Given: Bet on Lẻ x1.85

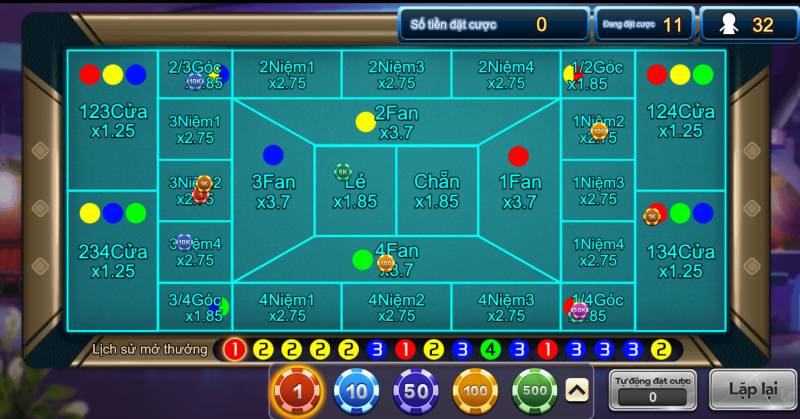Looking at the screenshot, I should pos(355,191).
